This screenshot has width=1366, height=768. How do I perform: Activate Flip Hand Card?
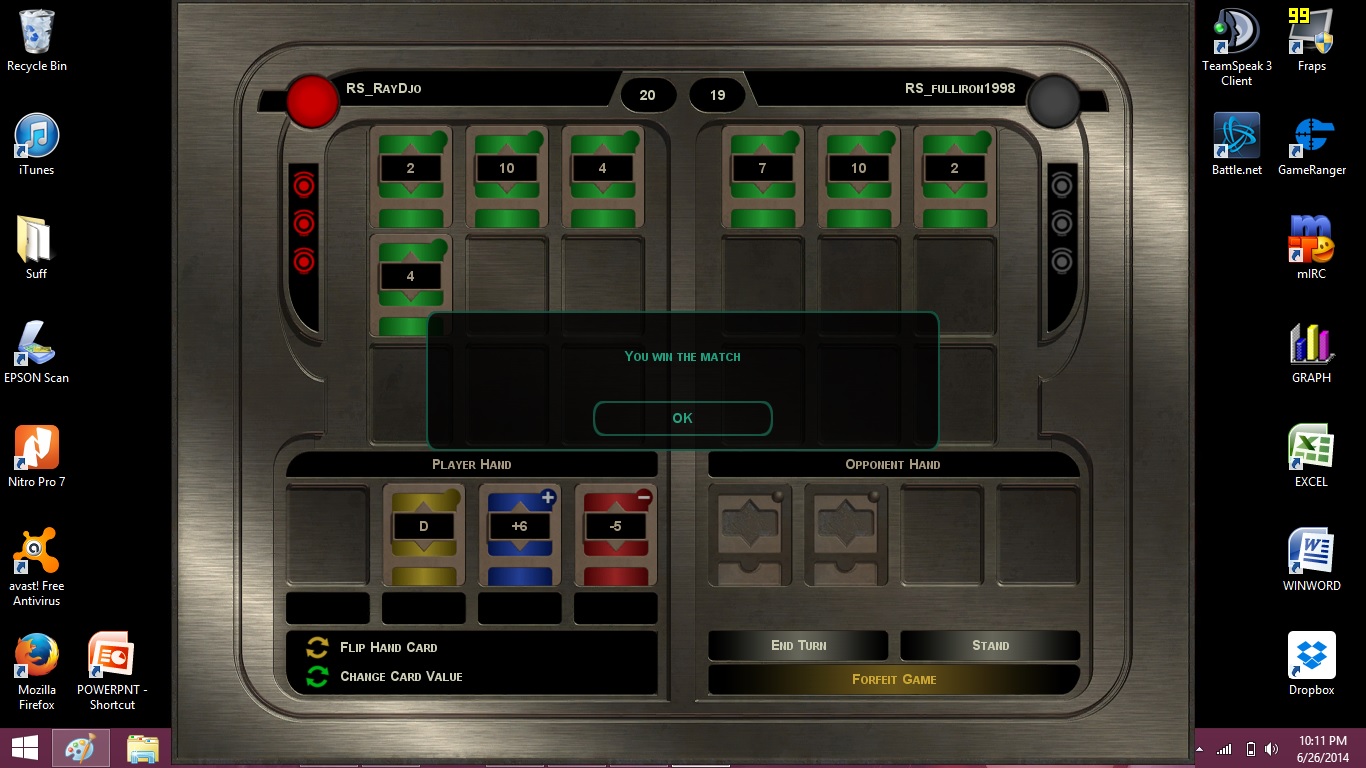click(x=387, y=647)
